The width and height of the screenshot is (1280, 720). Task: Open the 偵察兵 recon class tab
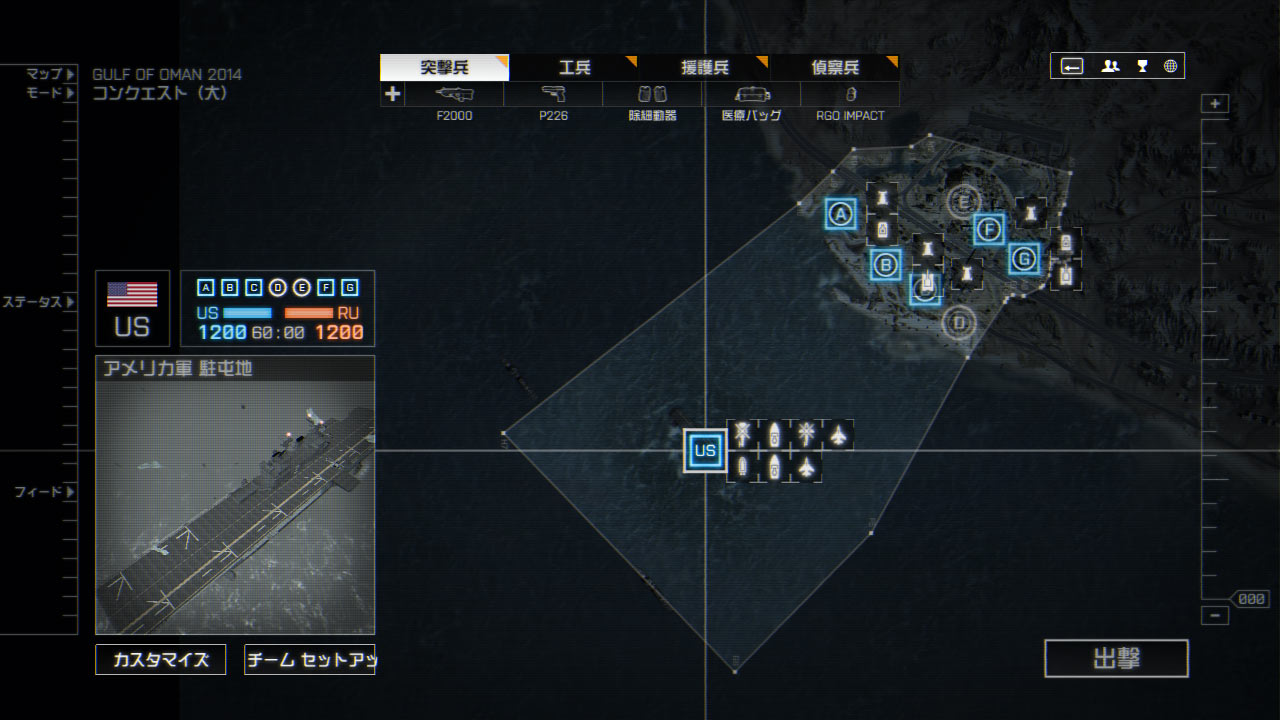[835, 68]
